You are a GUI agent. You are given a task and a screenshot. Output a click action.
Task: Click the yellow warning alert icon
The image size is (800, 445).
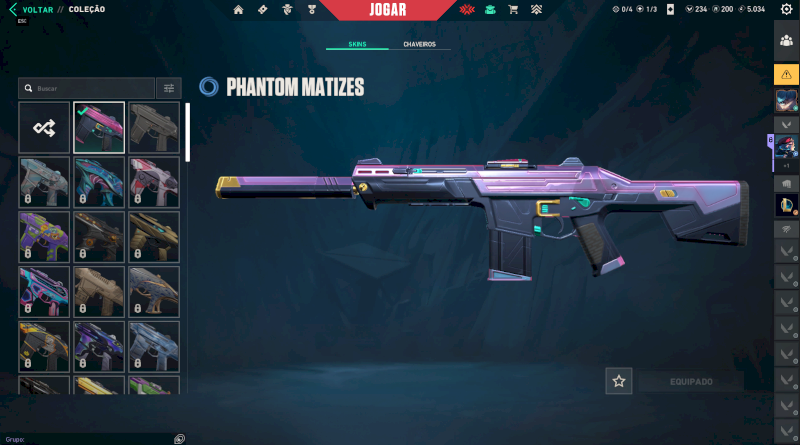[786, 74]
